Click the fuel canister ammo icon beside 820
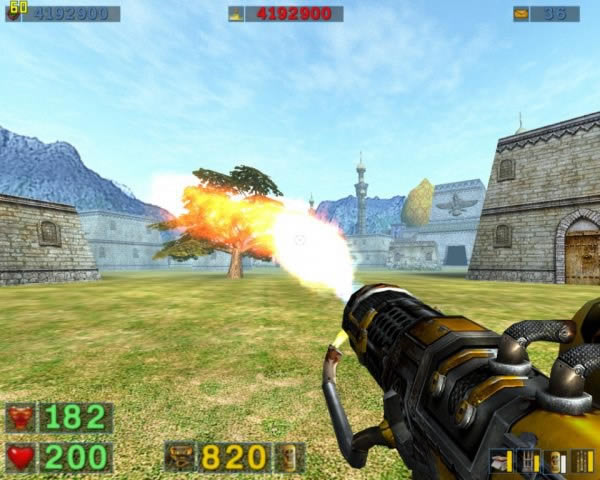This screenshot has height=480, width=600. [290, 457]
